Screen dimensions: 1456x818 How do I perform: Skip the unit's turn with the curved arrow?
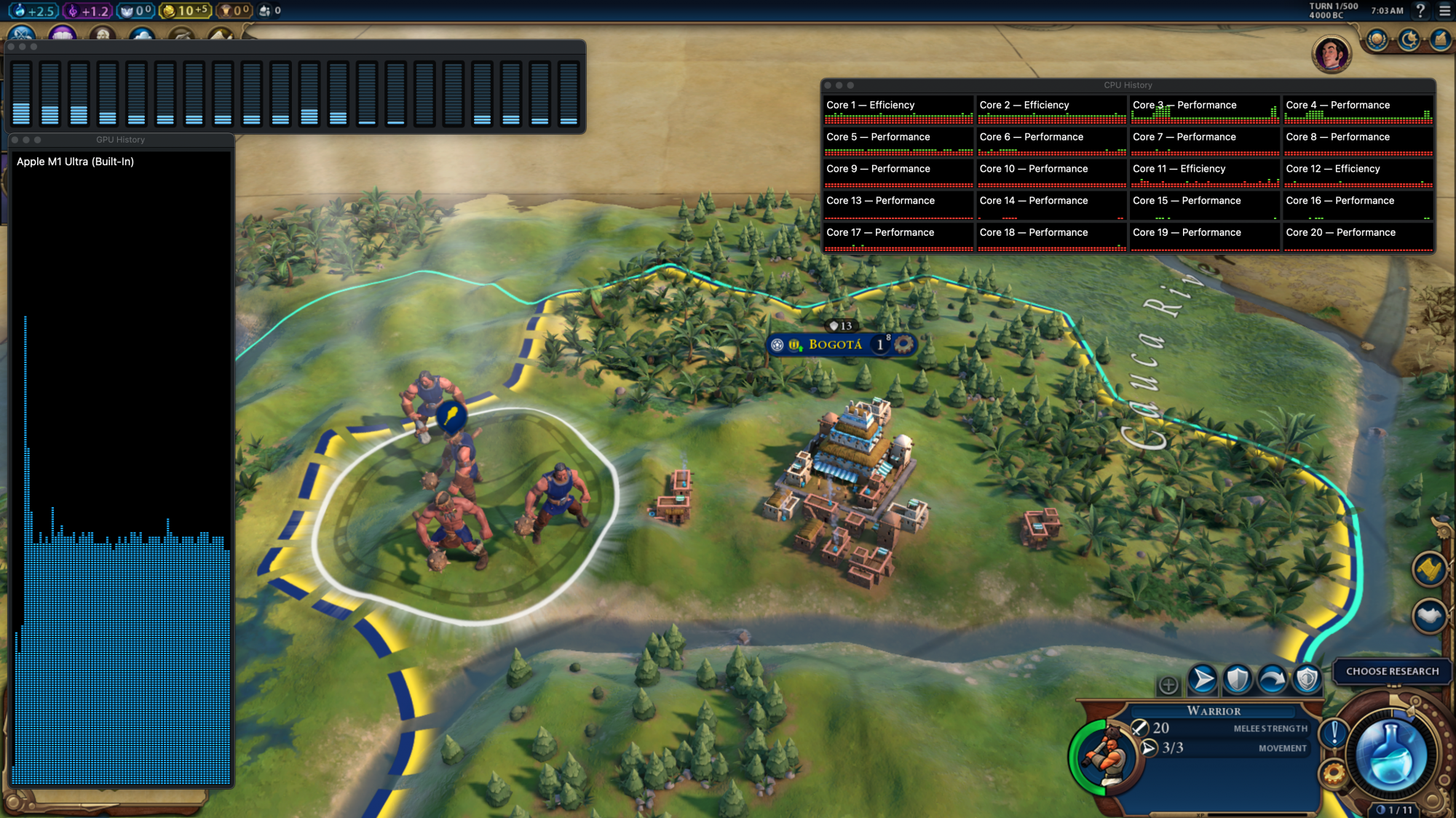[x=1273, y=680]
